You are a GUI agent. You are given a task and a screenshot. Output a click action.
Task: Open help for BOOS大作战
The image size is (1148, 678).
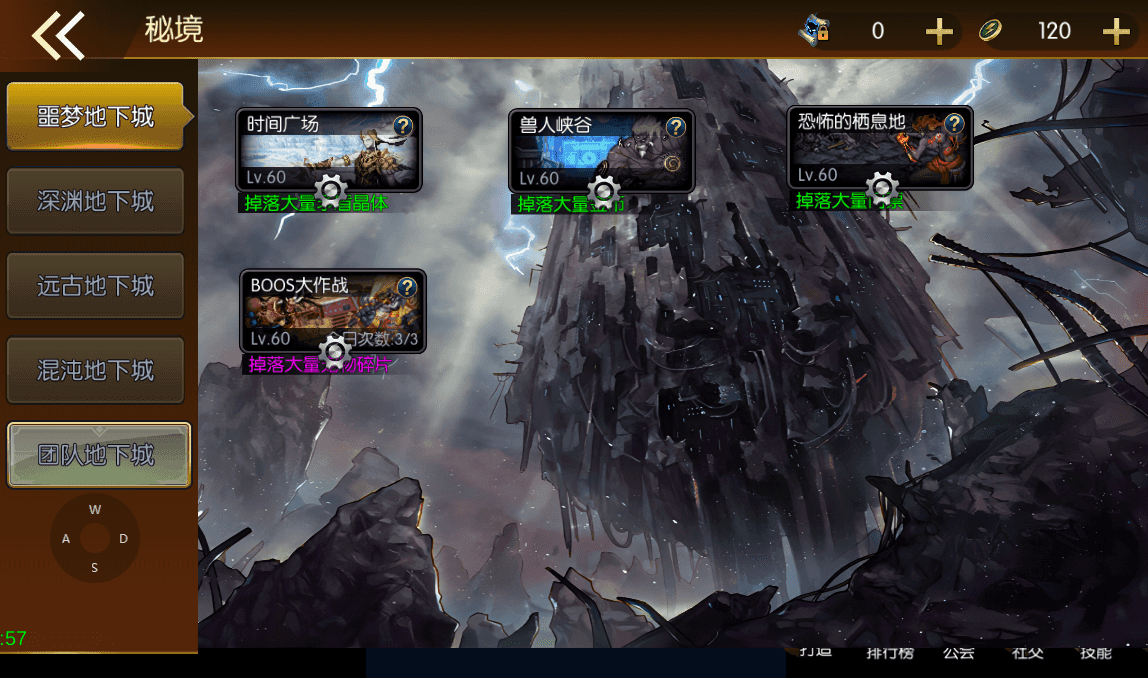coord(407,288)
